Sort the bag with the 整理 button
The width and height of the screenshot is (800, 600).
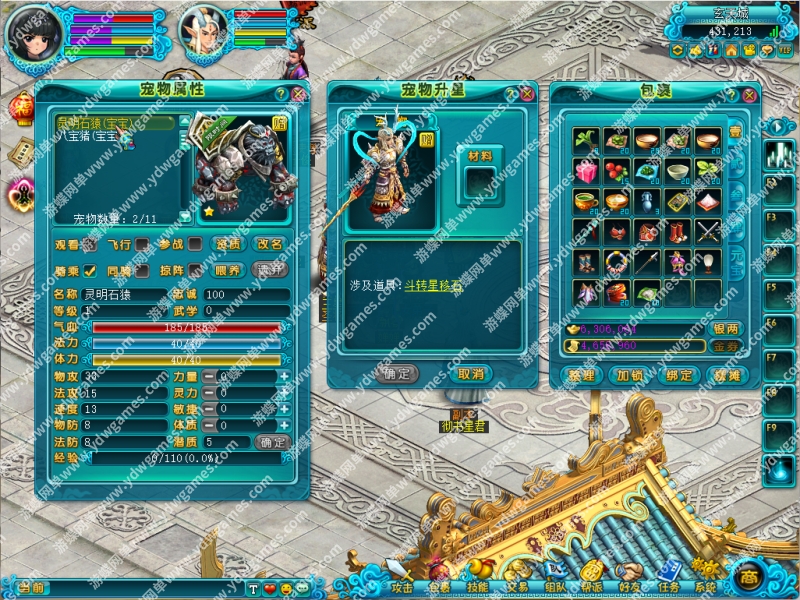pyautogui.click(x=581, y=376)
